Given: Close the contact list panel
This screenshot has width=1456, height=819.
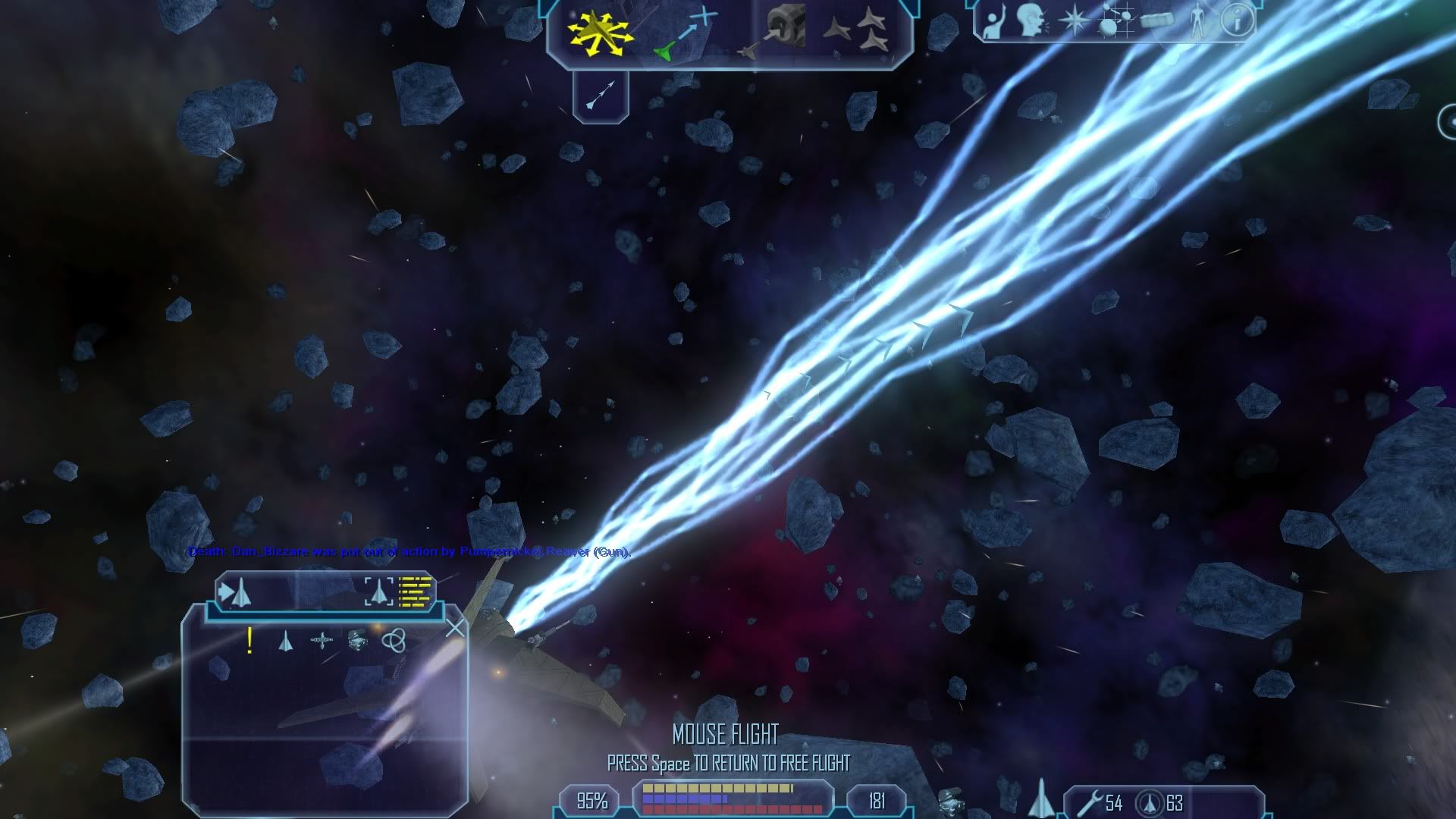Looking at the screenshot, I should point(455,628).
